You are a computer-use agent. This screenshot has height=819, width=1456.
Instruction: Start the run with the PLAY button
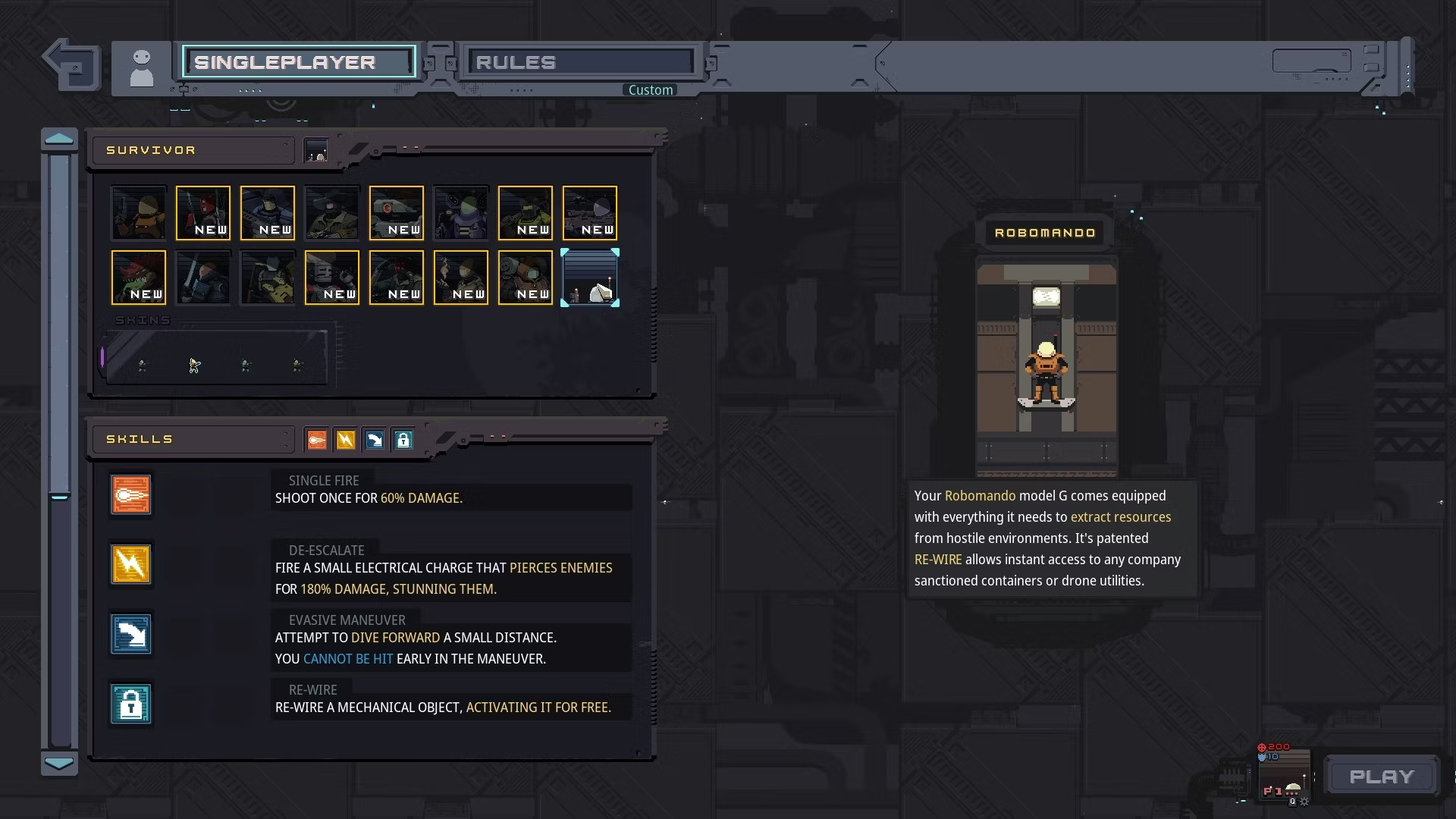[x=1382, y=777]
